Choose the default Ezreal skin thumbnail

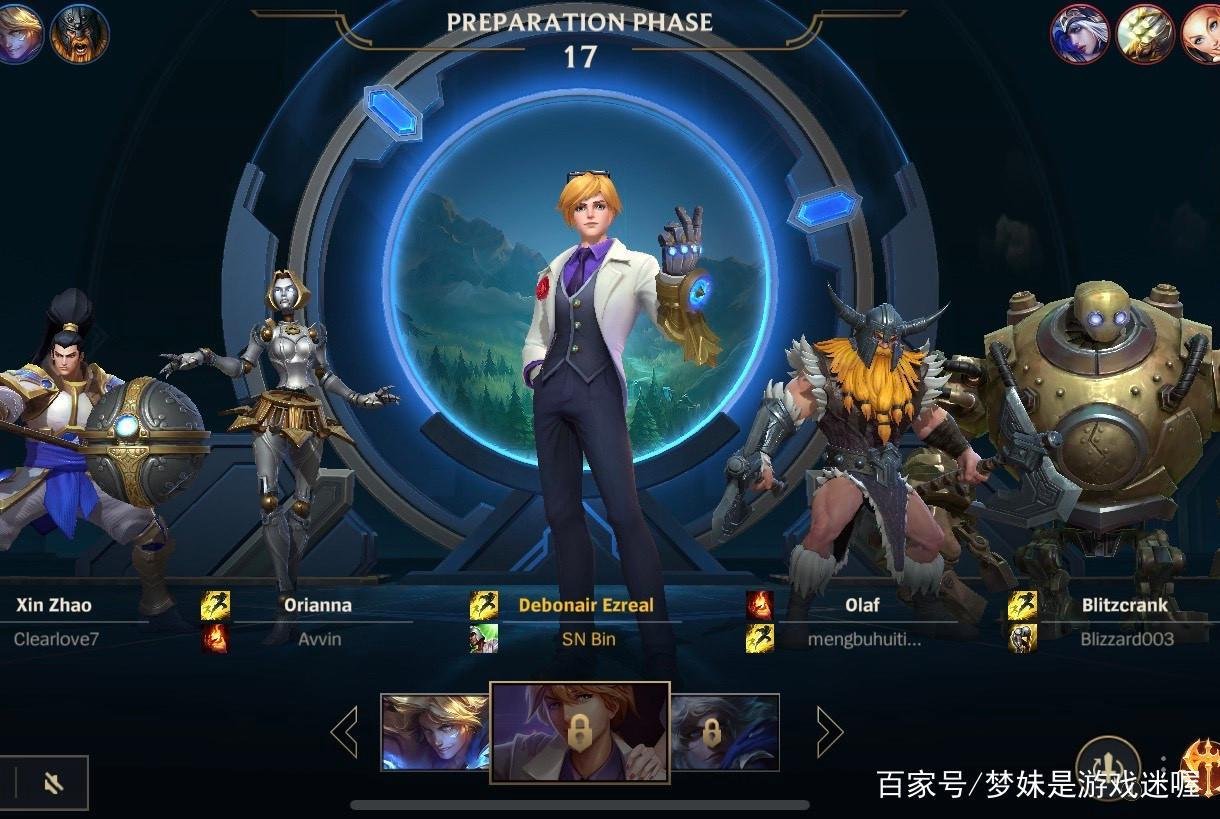435,732
